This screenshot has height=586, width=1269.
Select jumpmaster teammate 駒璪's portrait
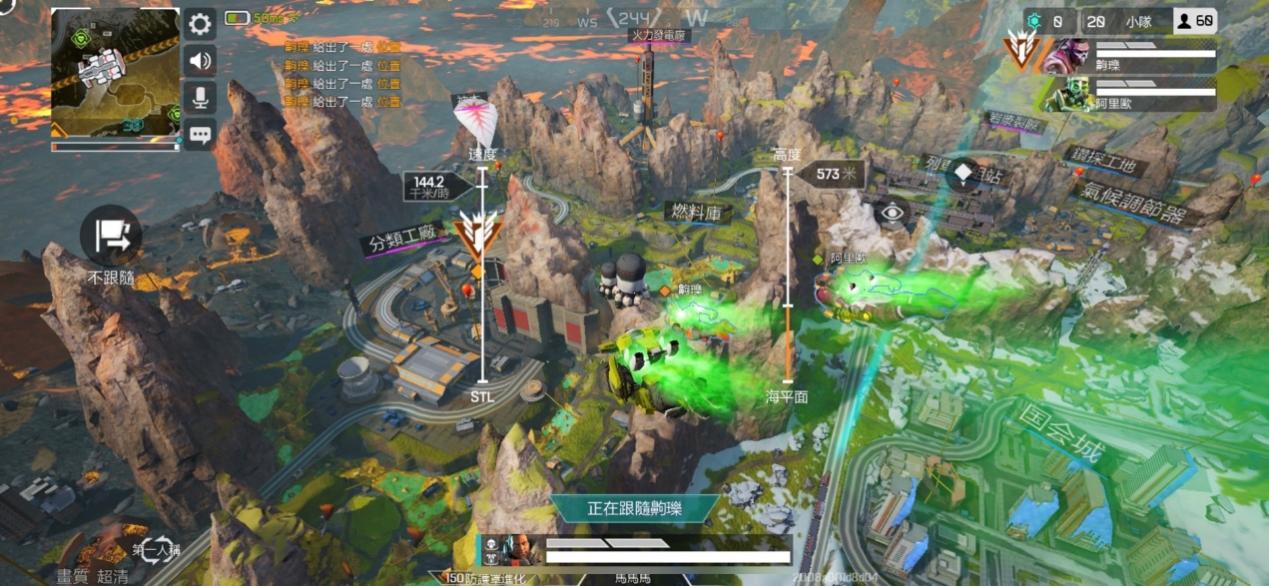pos(1066,56)
